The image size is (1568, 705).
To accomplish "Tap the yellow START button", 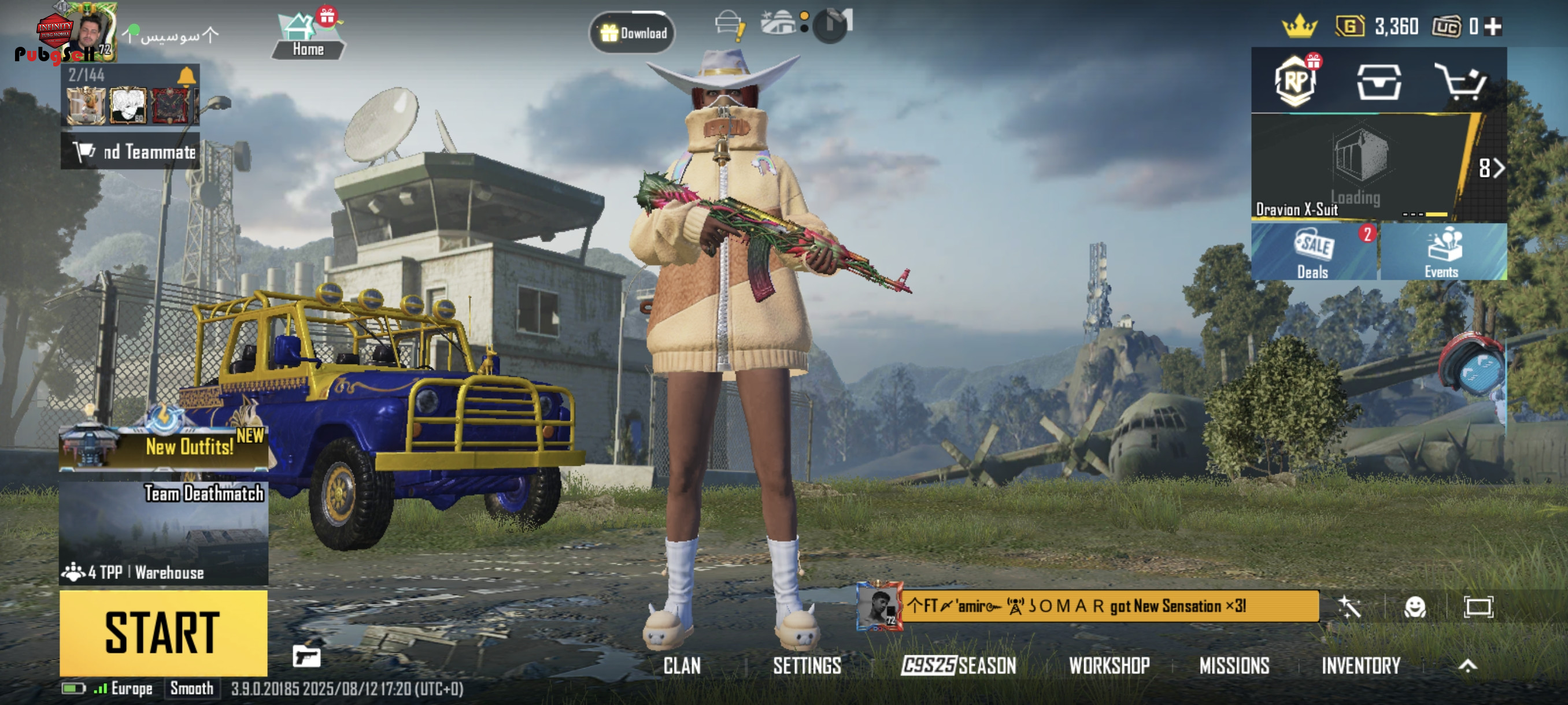I will click(163, 633).
